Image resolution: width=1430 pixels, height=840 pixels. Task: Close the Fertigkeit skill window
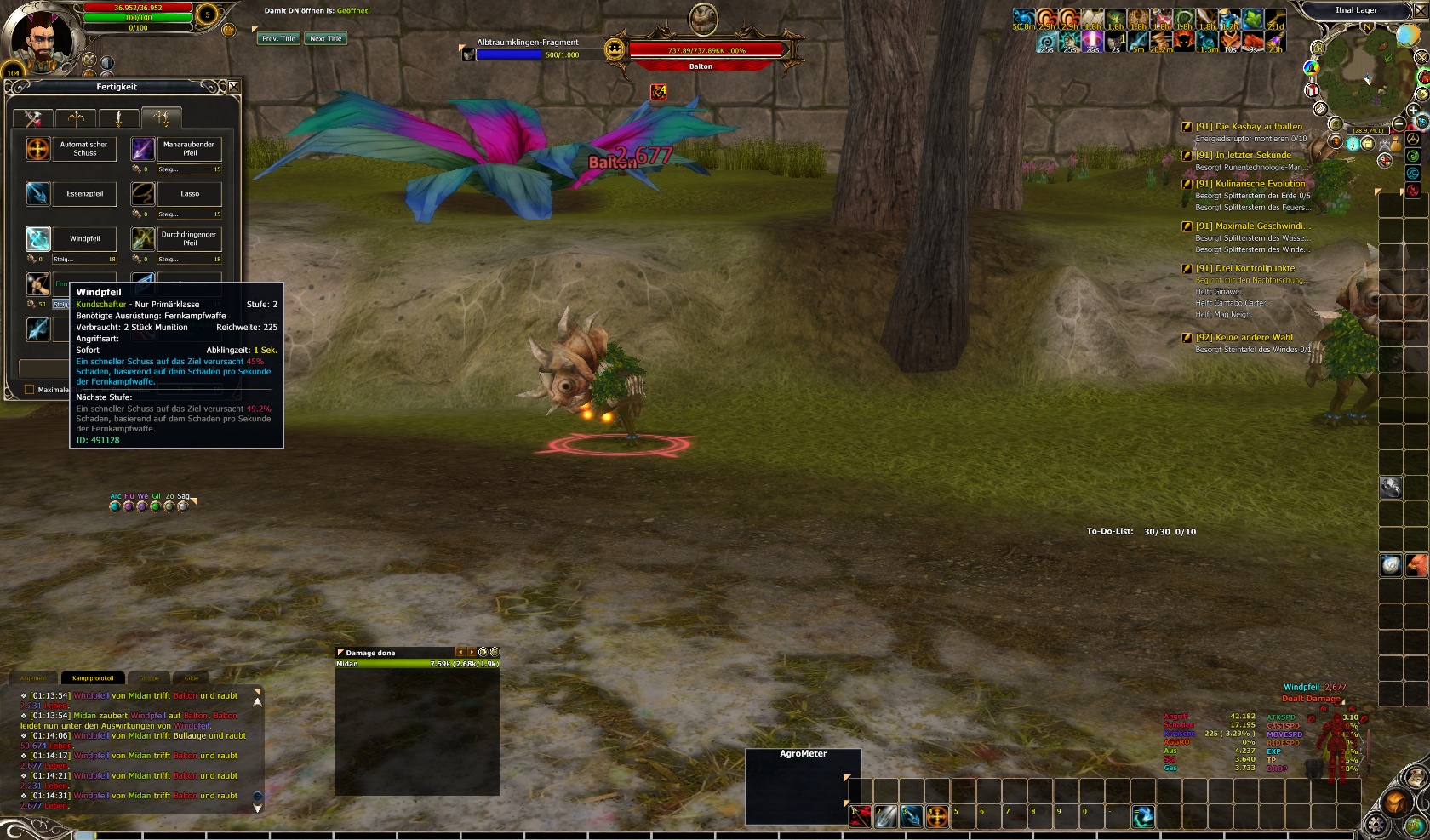tap(234, 87)
